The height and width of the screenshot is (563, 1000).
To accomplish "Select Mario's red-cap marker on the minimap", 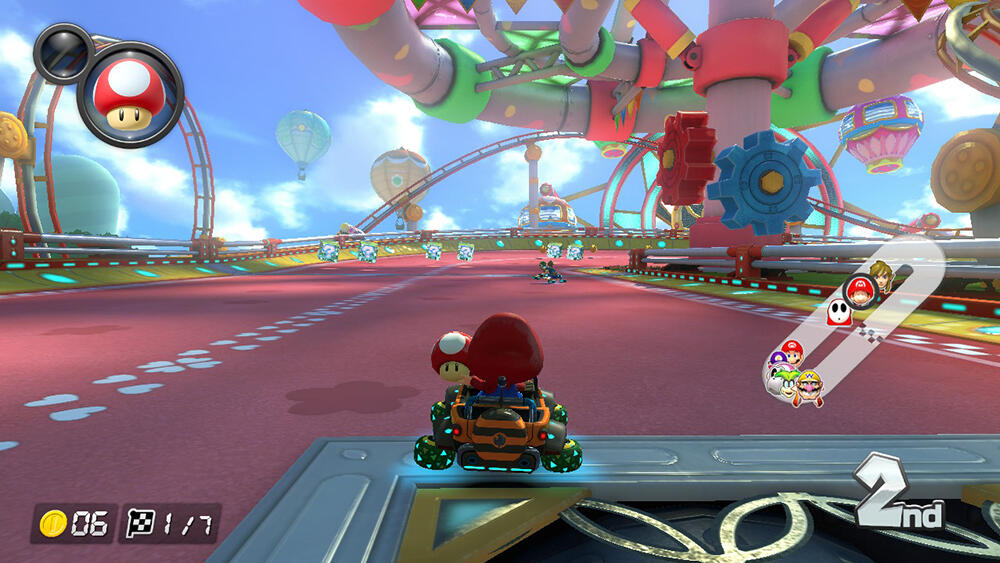I will coord(792,352).
